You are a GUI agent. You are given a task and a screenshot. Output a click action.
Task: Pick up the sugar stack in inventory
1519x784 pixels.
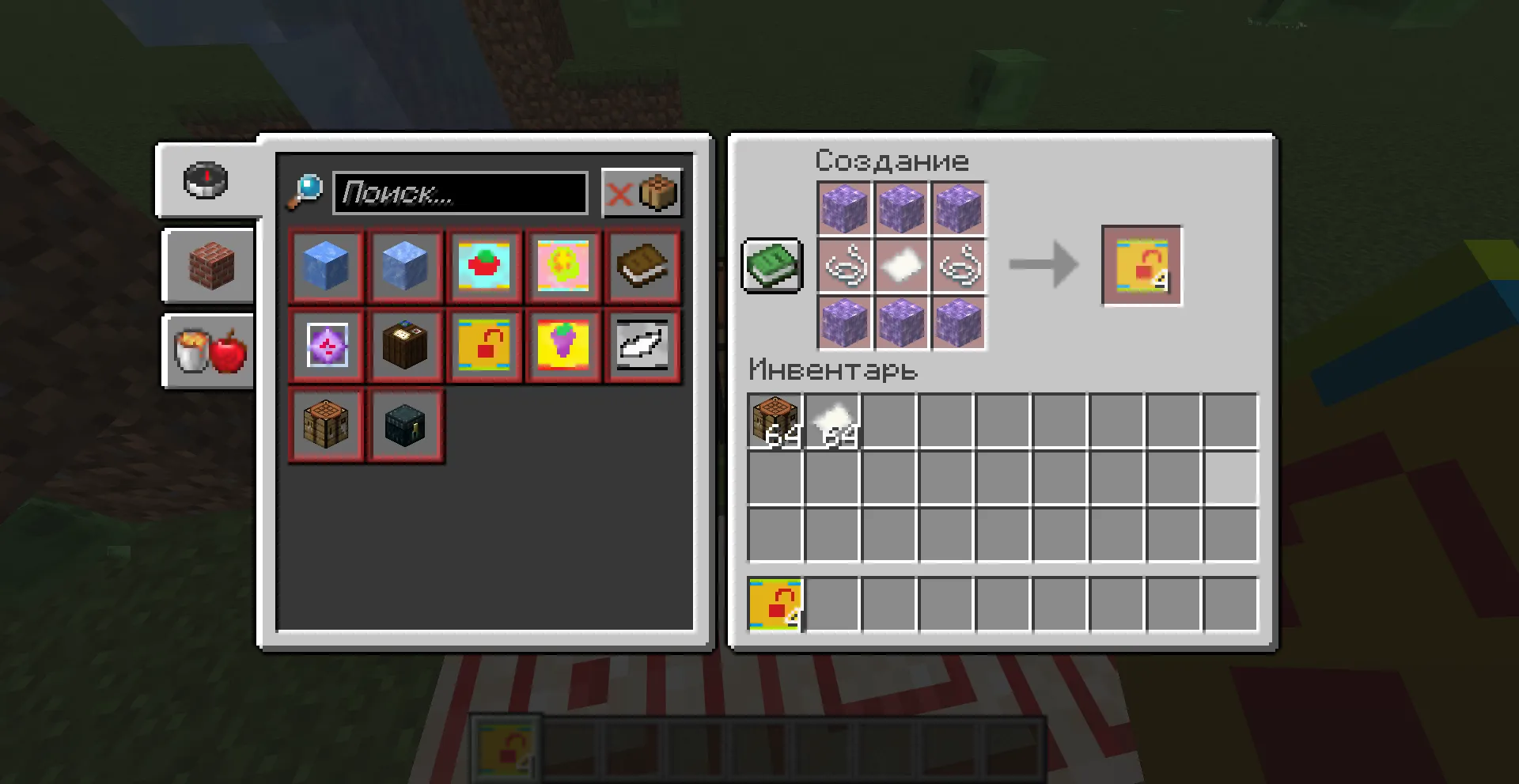coord(832,420)
